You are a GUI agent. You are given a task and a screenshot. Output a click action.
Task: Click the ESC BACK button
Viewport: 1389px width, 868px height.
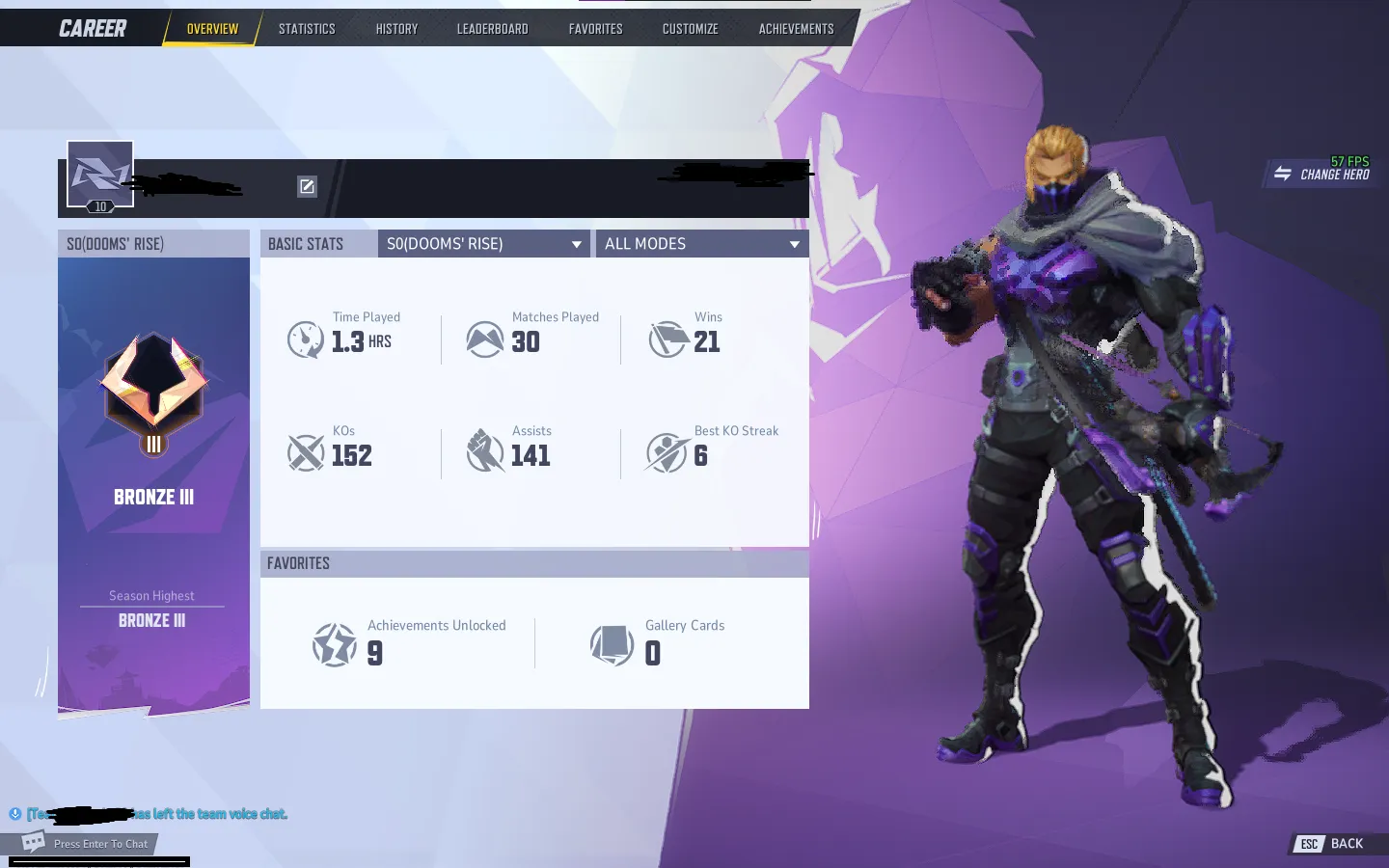point(1334,843)
